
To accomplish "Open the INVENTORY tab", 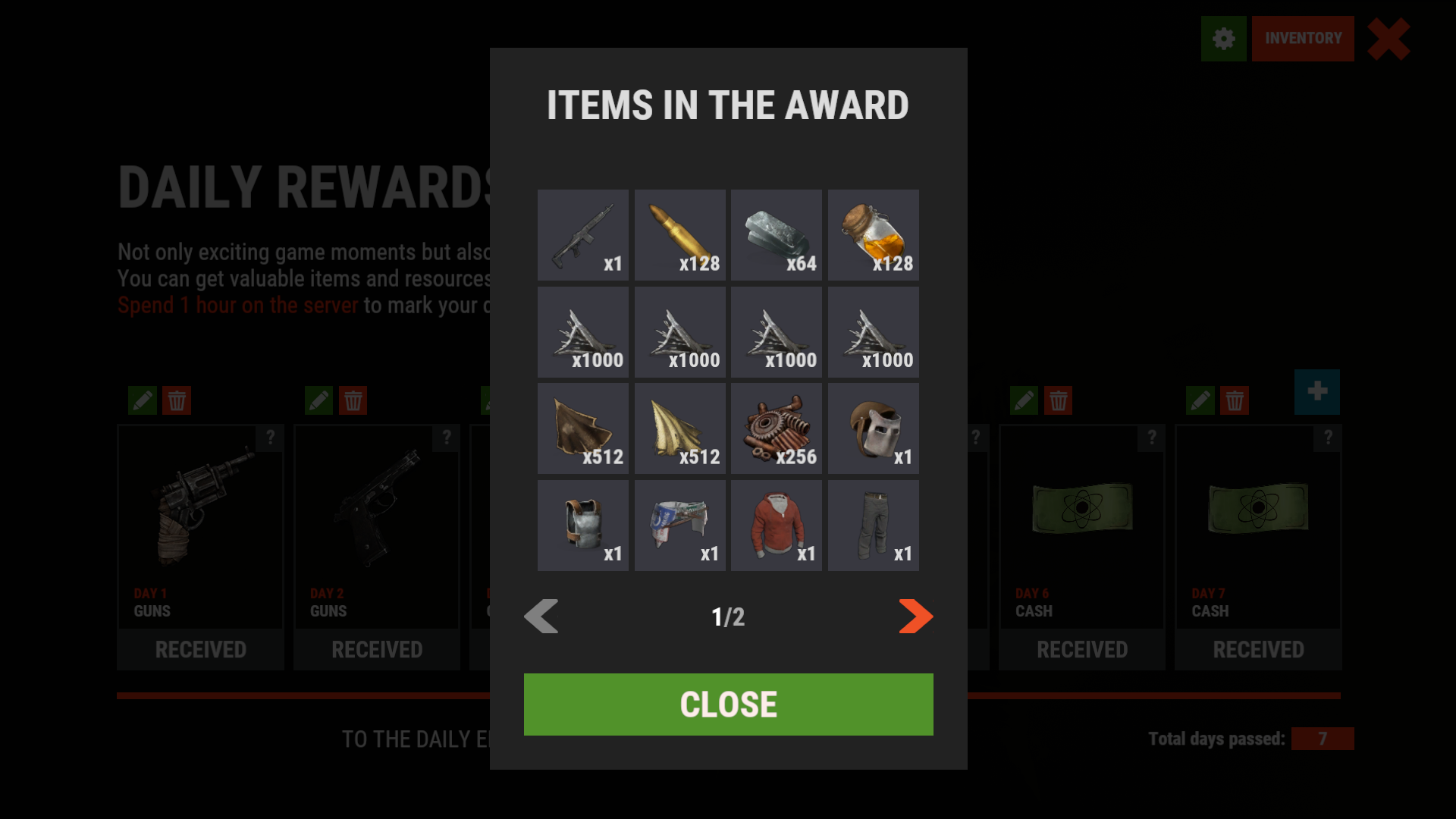I will tap(1303, 39).
